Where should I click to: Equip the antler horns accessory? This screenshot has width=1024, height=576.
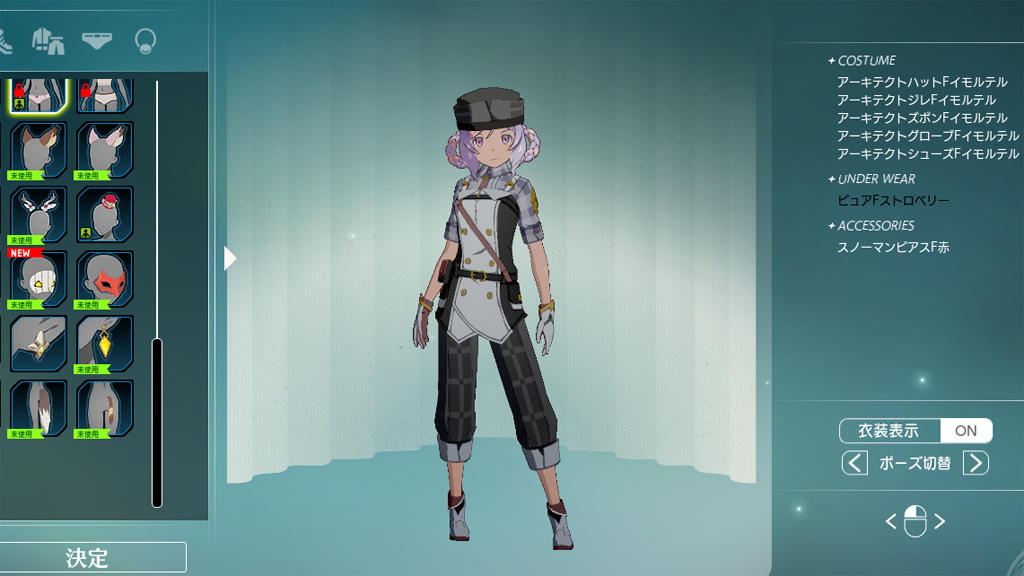click(x=39, y=214)
